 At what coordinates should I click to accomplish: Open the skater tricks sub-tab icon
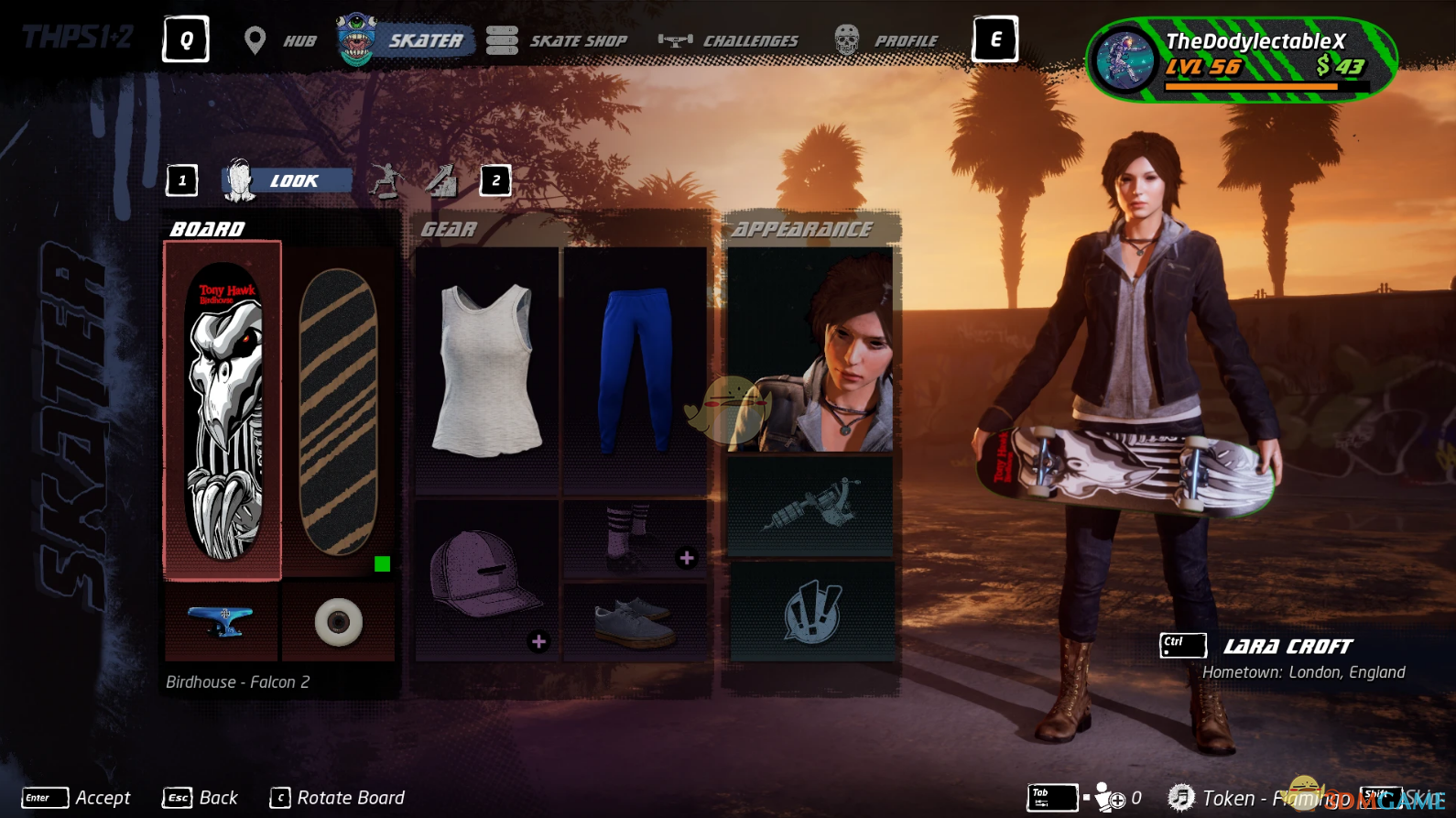pos(386,180)
